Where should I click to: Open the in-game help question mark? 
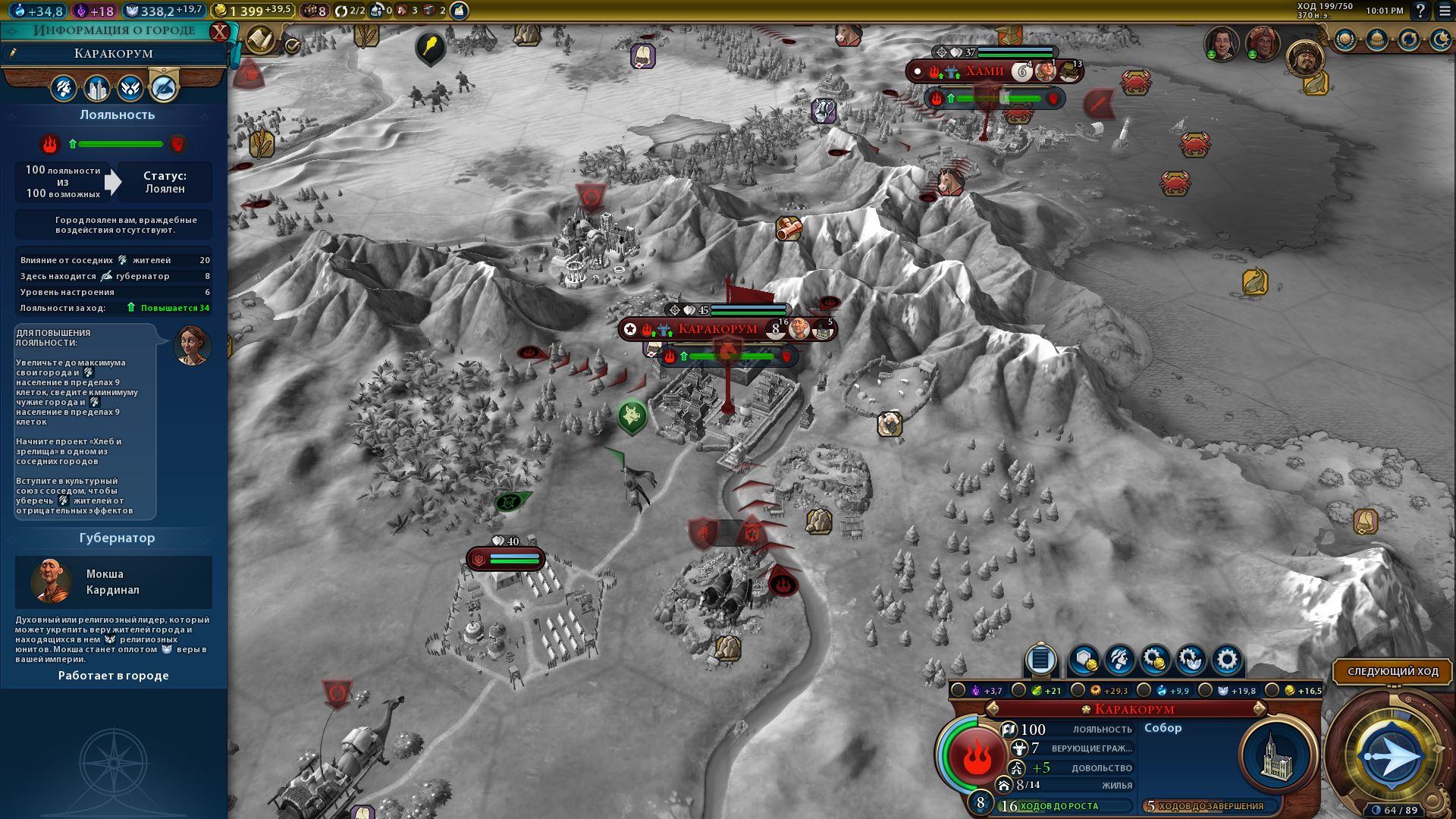tap(1420, 11)
